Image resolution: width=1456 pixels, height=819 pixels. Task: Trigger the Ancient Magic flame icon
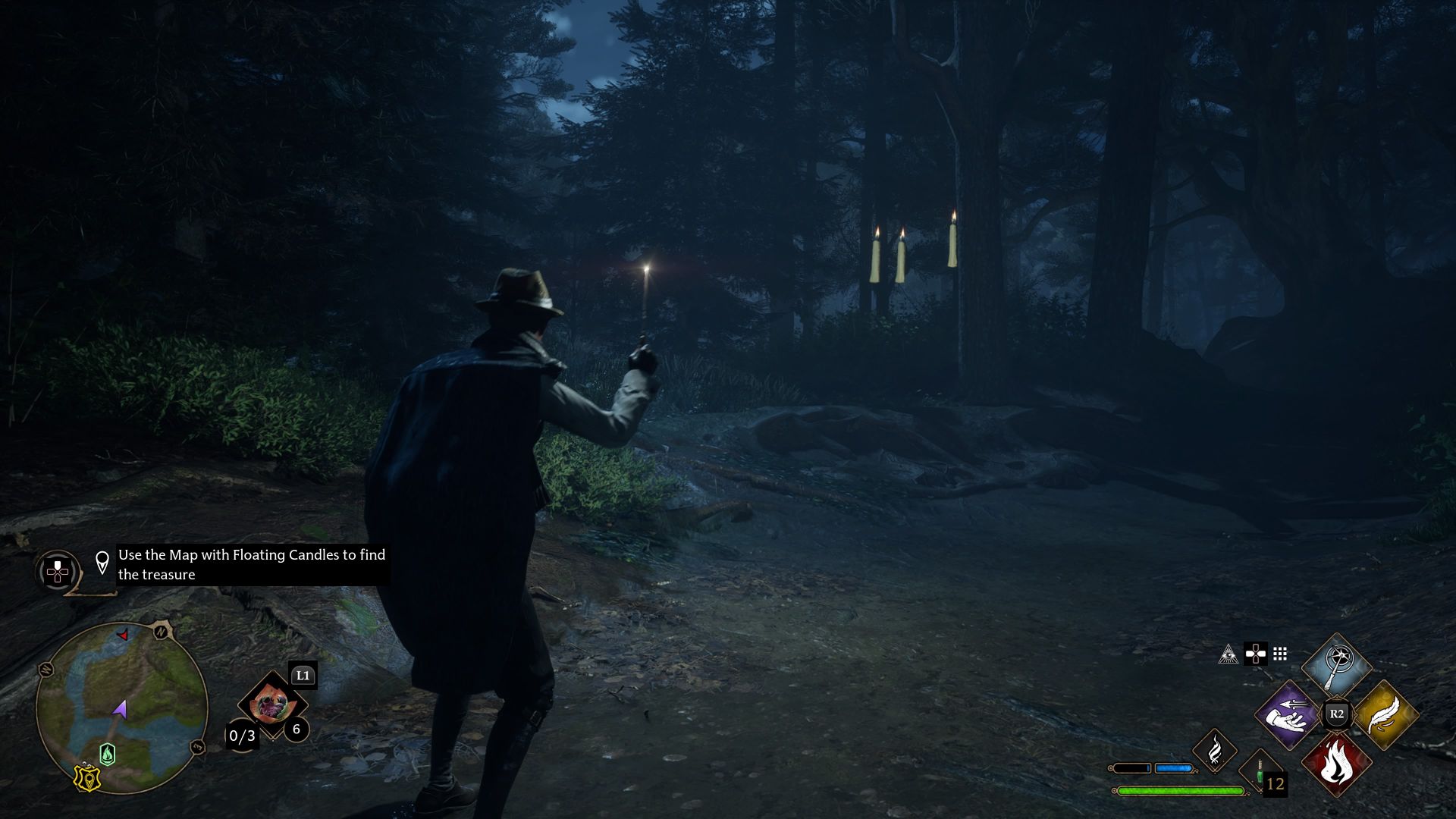pyautogui.click(x=1214, y=750)
